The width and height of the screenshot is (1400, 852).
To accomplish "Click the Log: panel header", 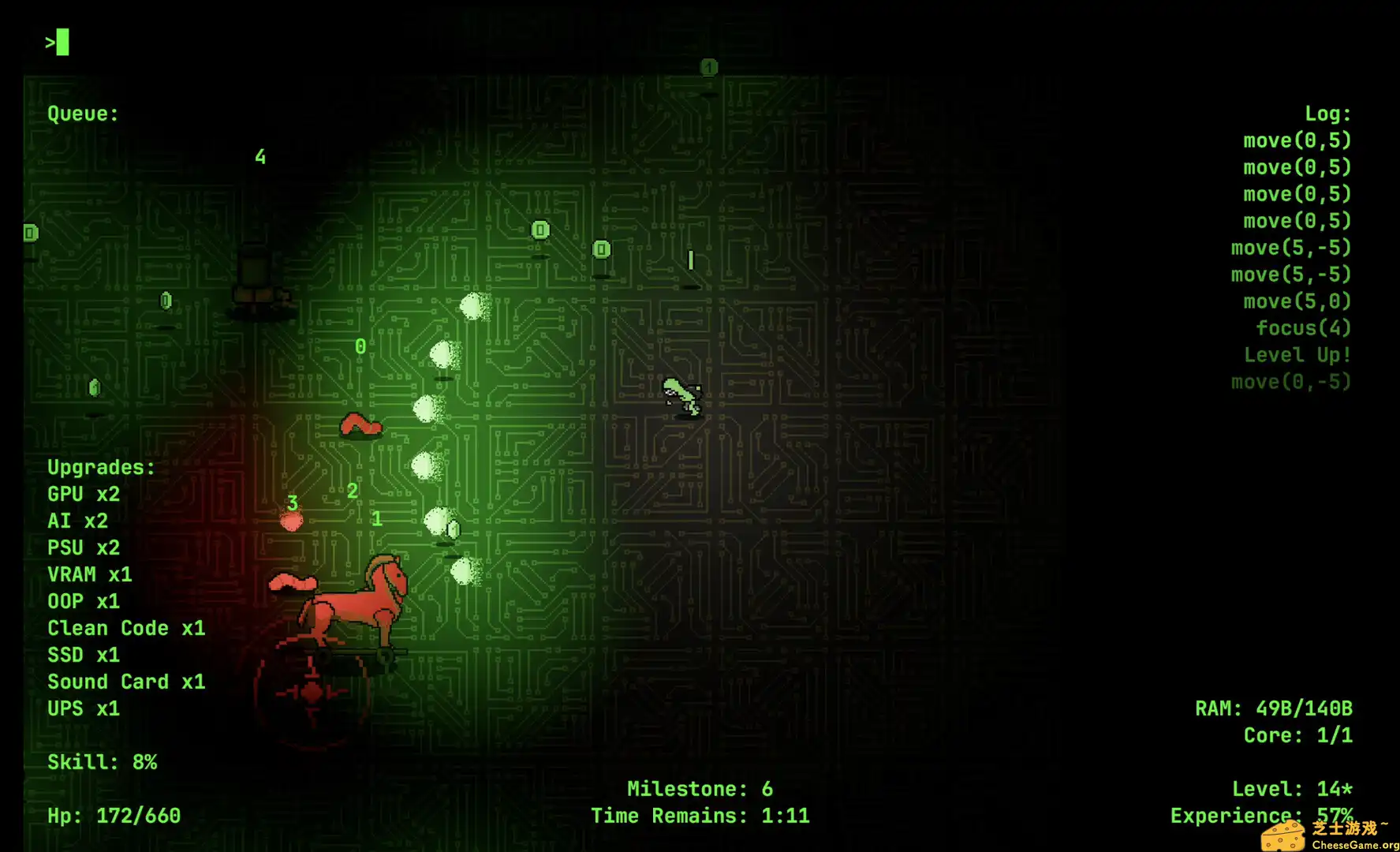I will point(1327,113).
